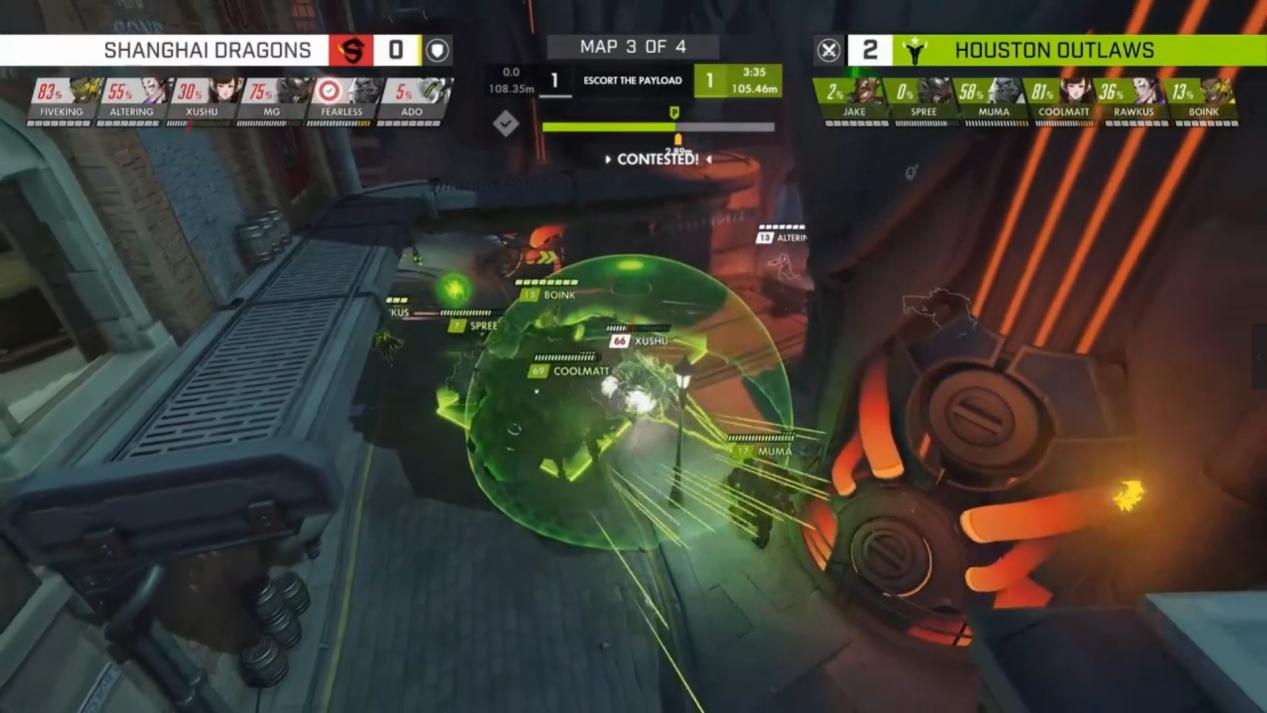Choose ADO's player card
1267x713 pixels.
pyautogui.click(x=412, y=101)
